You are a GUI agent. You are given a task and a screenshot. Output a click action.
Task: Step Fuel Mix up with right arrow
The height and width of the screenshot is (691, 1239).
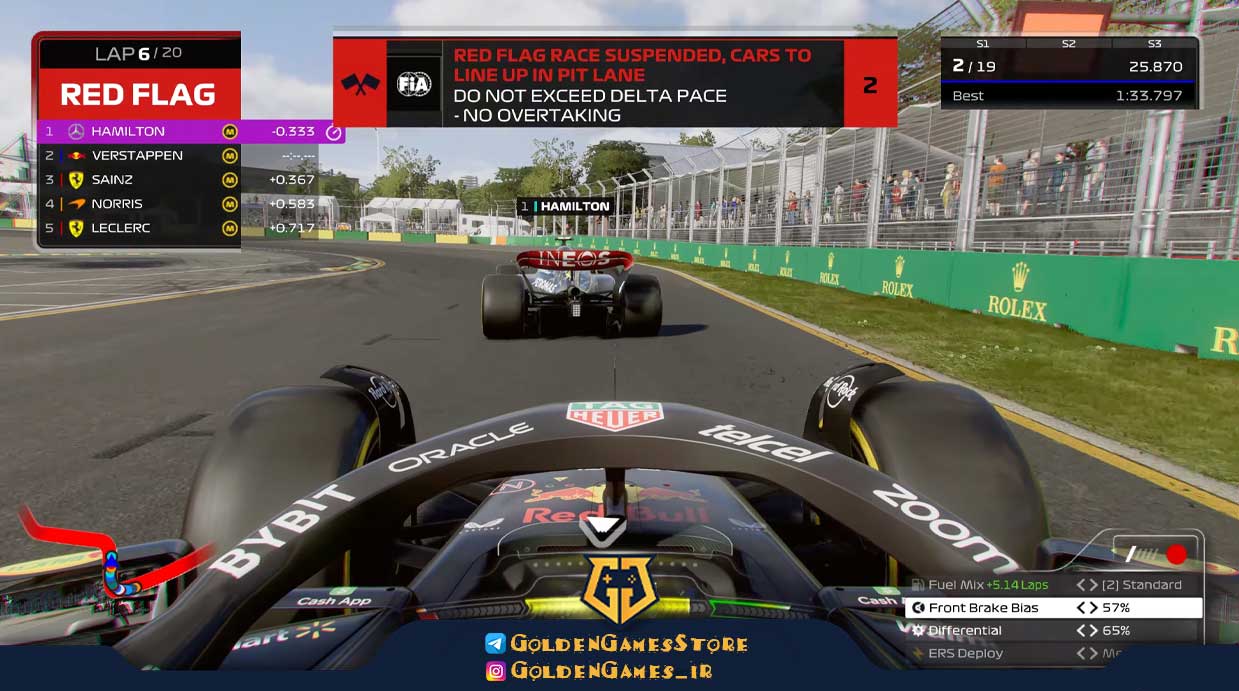point(1092,585)
